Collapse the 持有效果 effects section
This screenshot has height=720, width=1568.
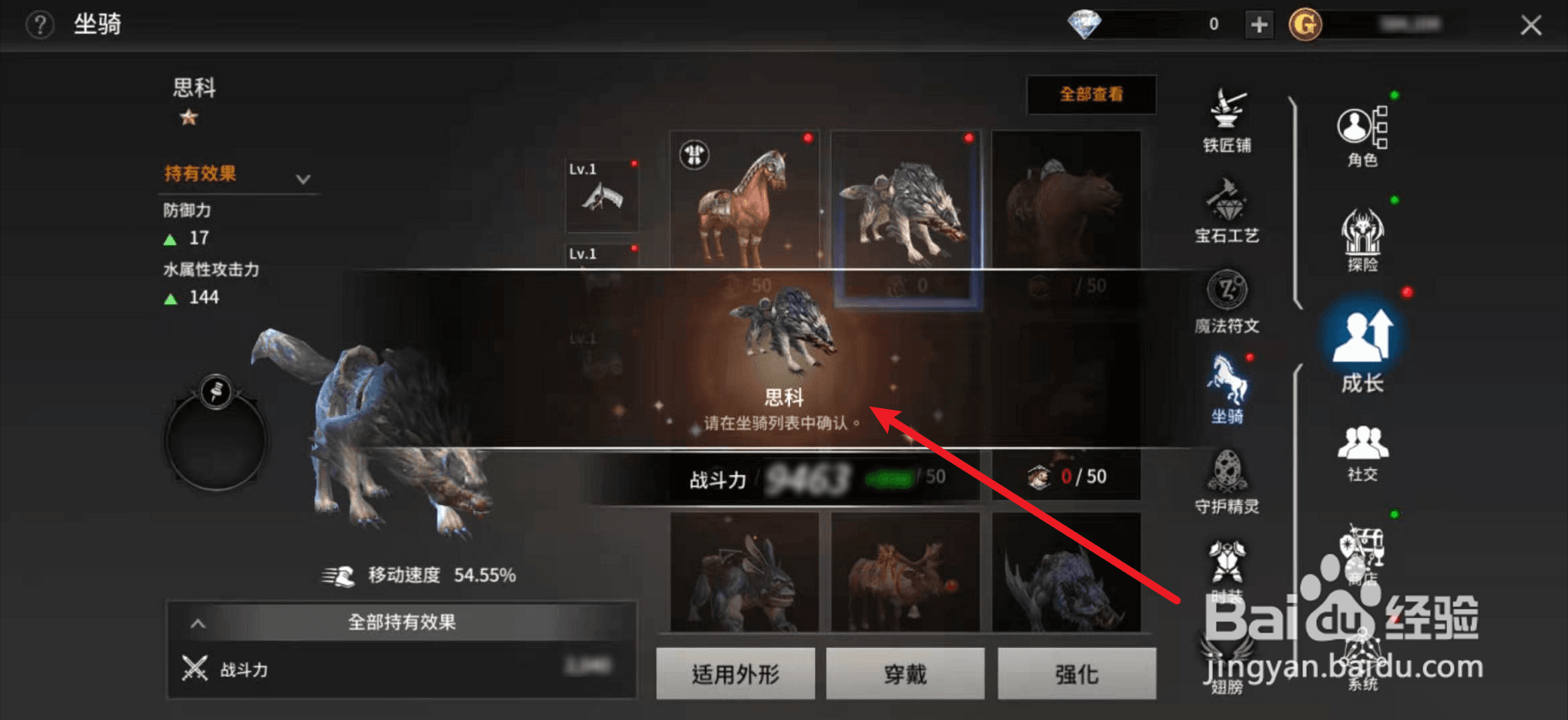(303, 179)
